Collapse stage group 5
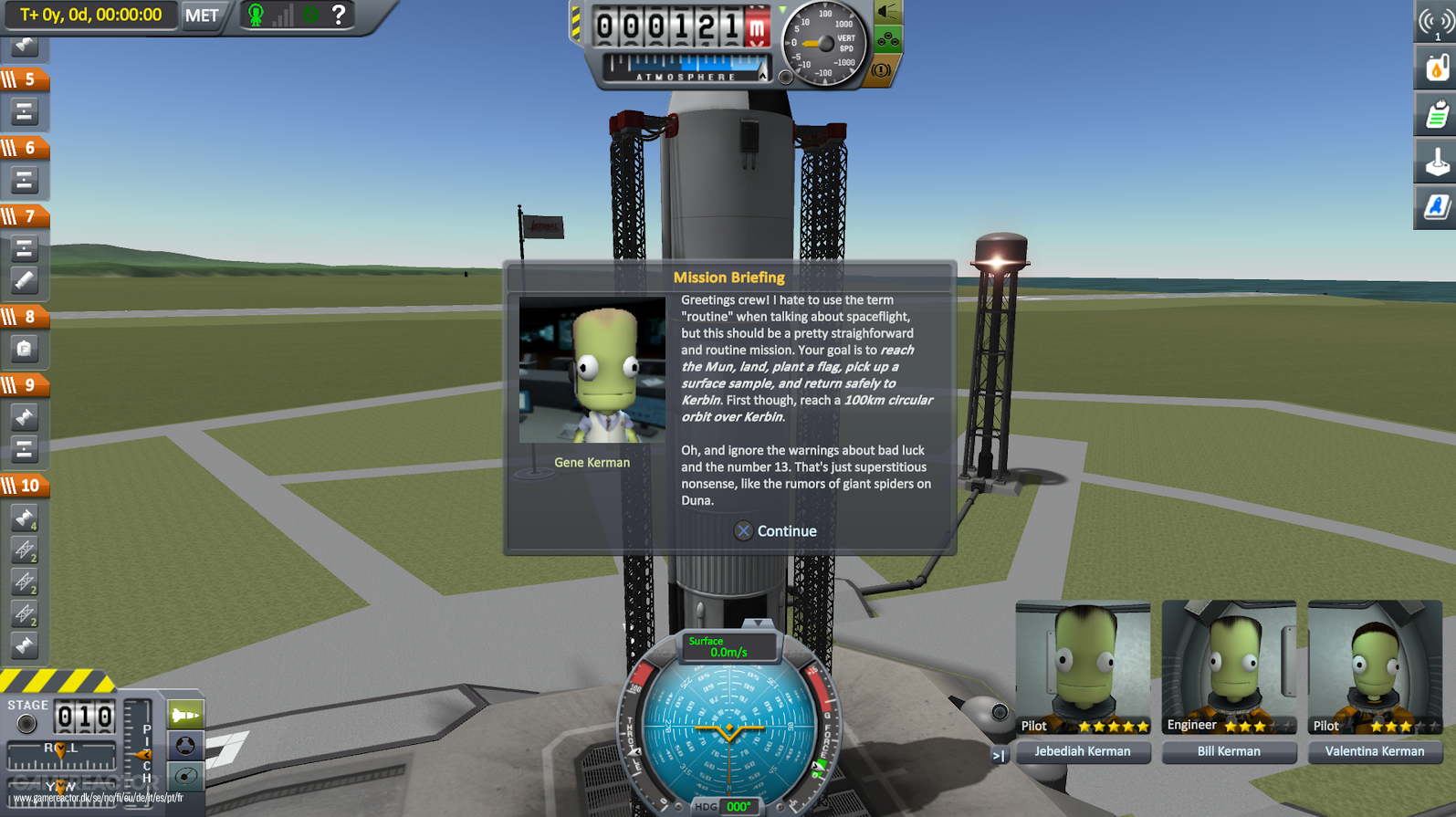Screen dimensions: 1456x817 [x=27, y=79]
